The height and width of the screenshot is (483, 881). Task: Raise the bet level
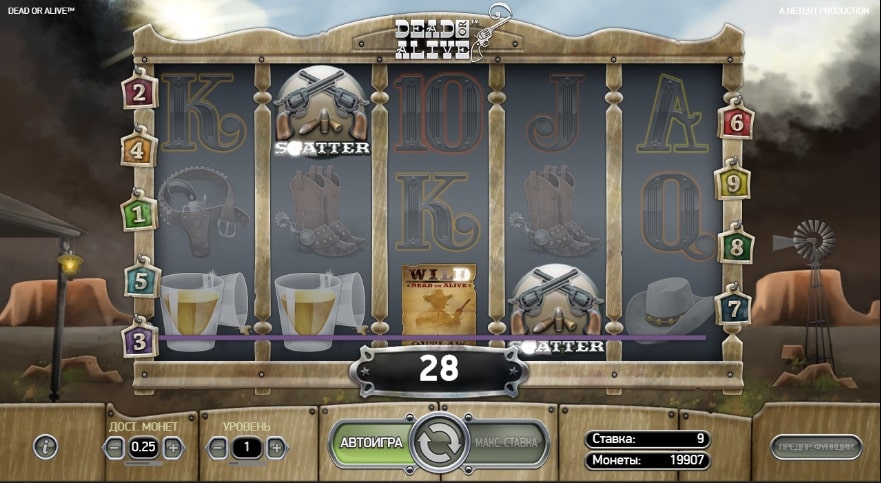275,447
